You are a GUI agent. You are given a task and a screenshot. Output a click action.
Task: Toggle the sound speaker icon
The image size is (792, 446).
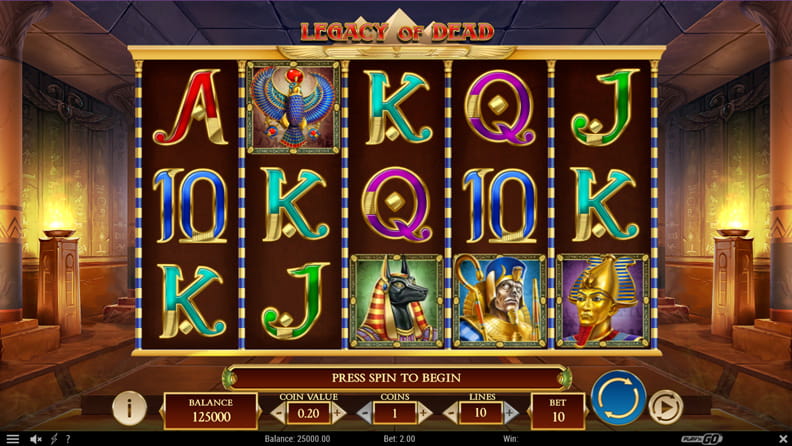click(36, 439)
